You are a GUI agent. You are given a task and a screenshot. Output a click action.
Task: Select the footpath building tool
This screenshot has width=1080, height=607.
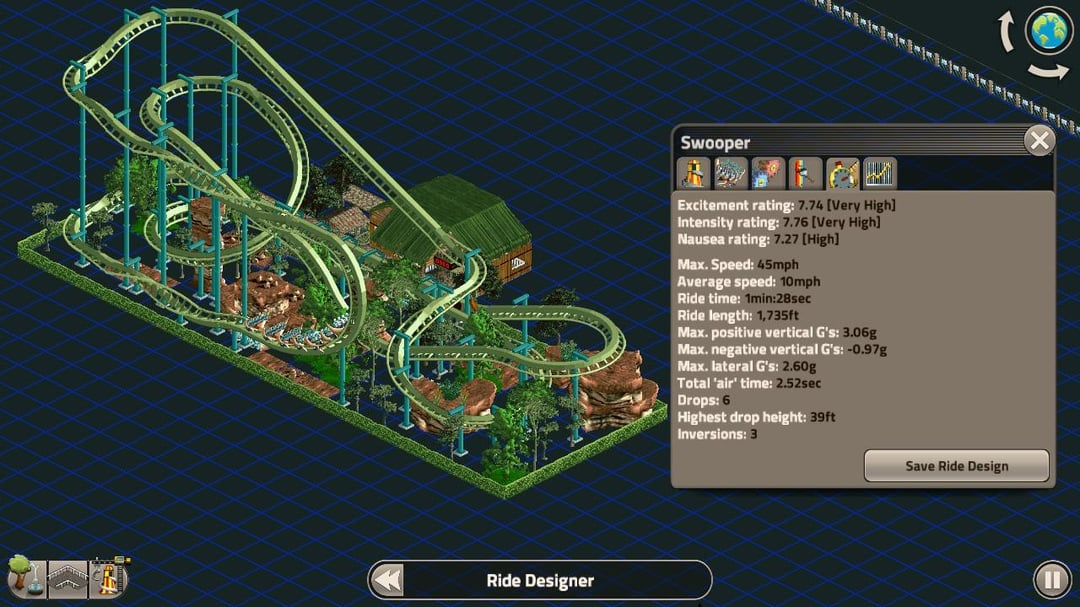pyautogui.click(x=67, y=578)
